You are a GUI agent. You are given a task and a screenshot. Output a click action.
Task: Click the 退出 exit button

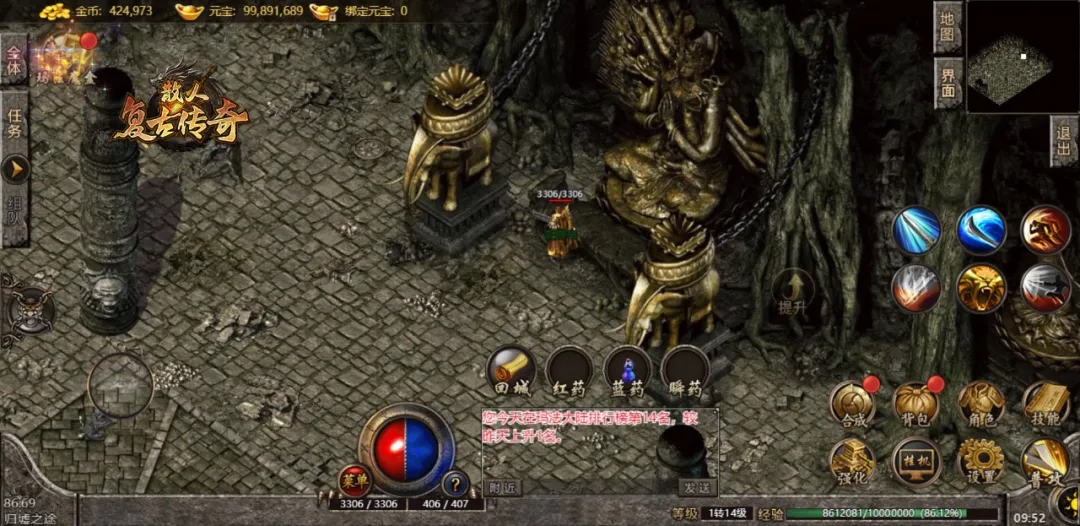[x=1064, y=142]
